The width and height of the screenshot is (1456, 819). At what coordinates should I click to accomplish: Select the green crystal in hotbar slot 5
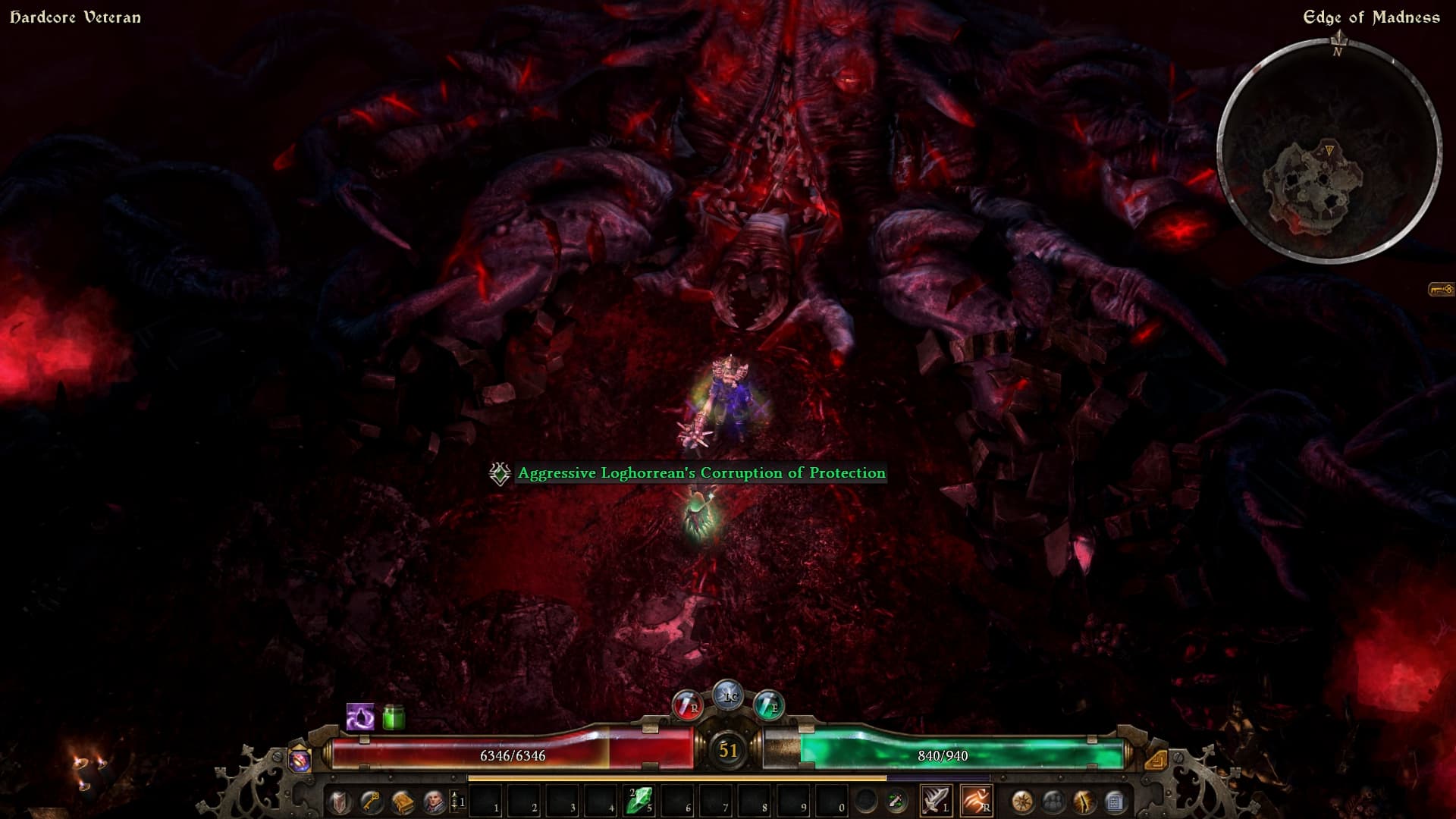(639, 801)
